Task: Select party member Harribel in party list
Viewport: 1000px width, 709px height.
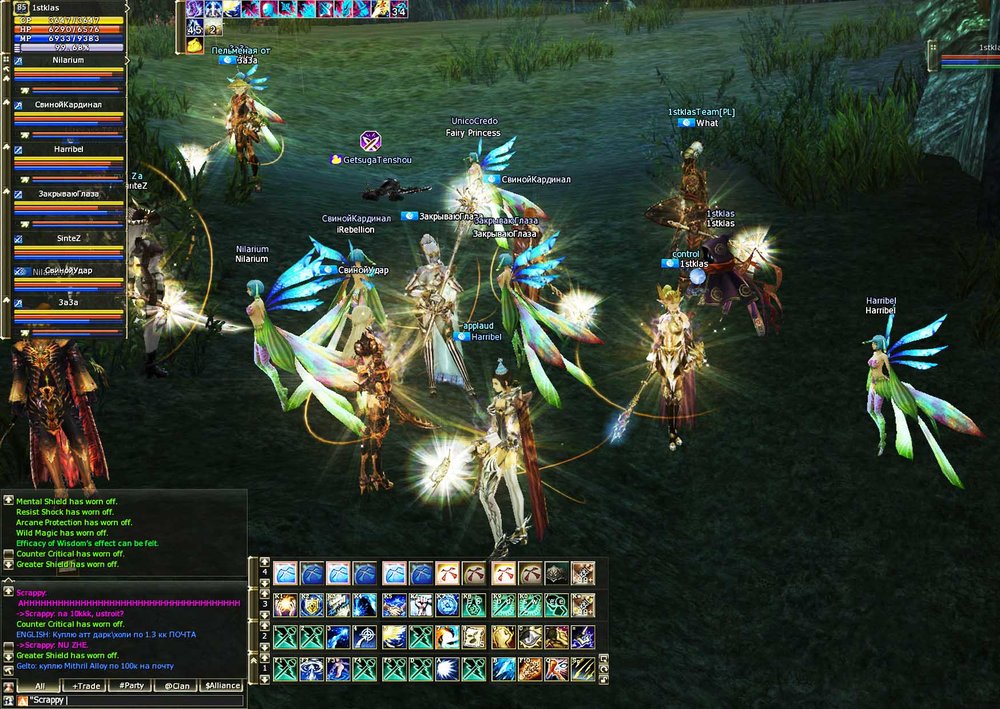Action: (69, 149)
